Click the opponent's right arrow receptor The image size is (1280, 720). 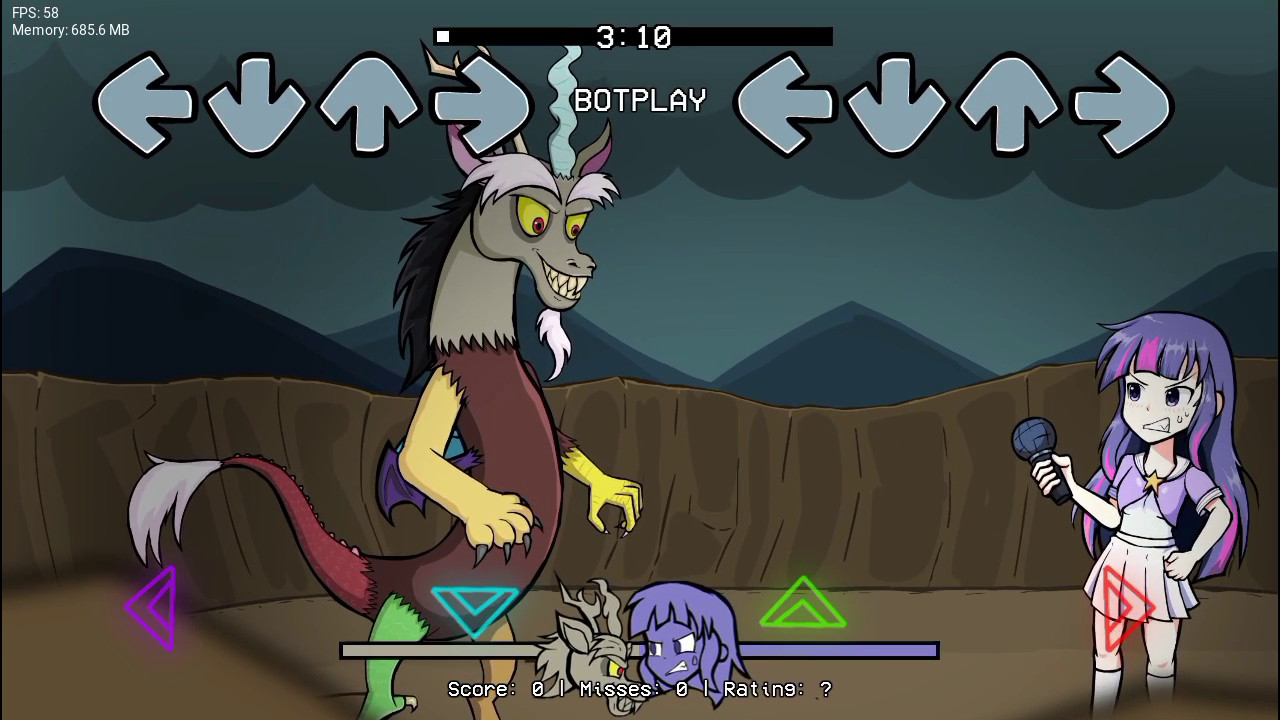pos(482,104)
